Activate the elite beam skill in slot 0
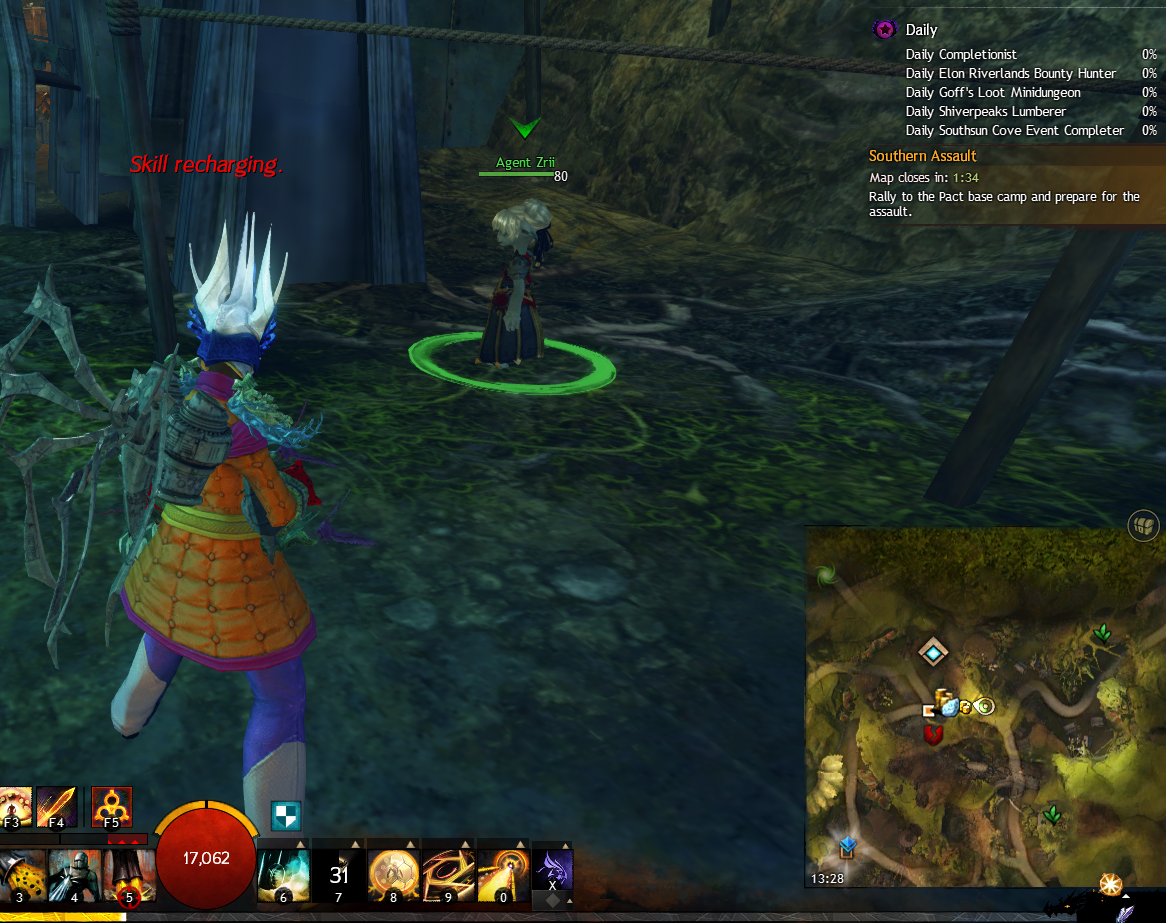This screenshot has height=923, width=1166. coord(502,874)
